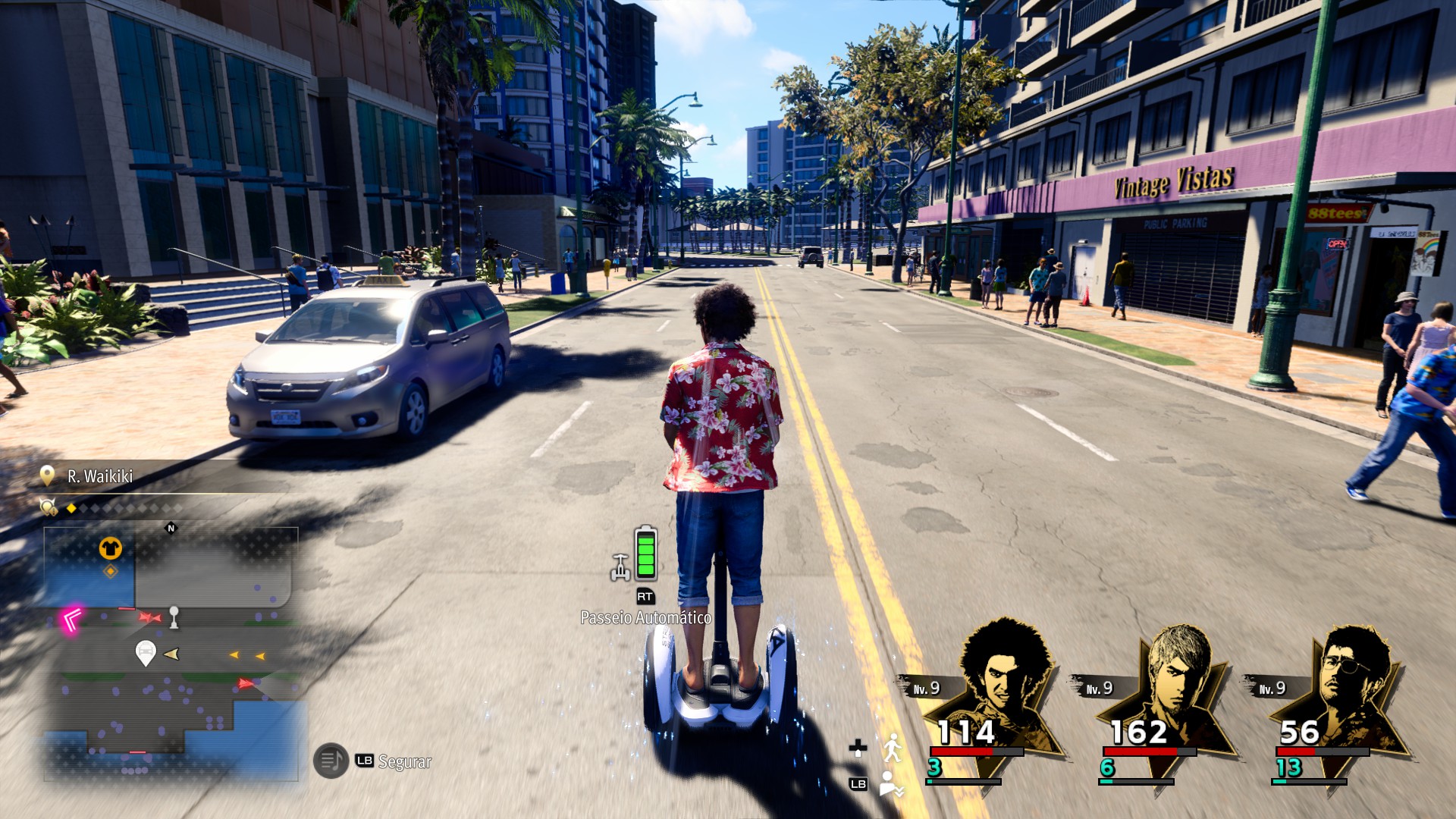This screenshot has width=1456, height=819.
Task: Click the orange diamond marker on the minimap
Action: pos(111,571)
